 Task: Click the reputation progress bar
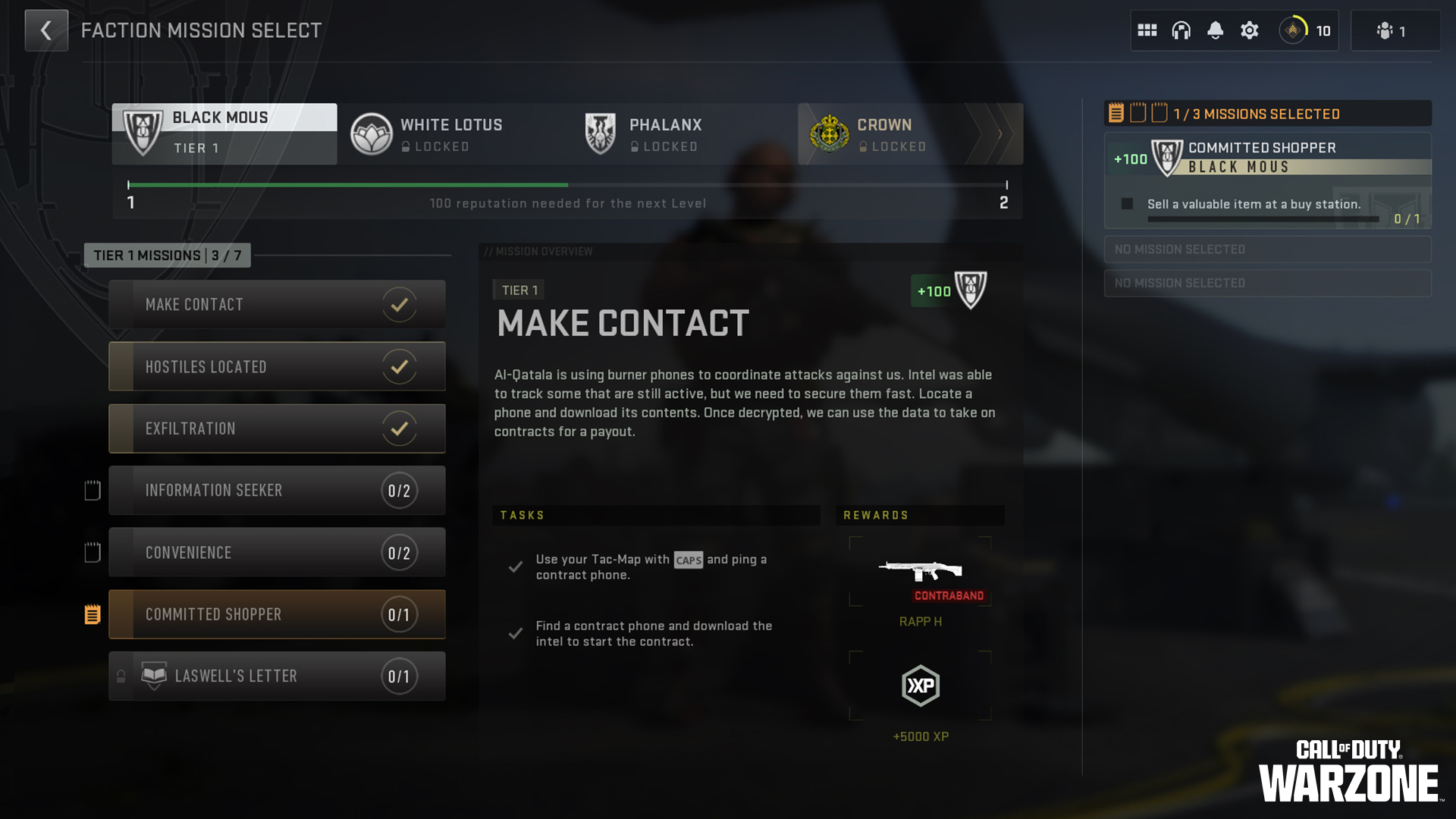[567, 184]
